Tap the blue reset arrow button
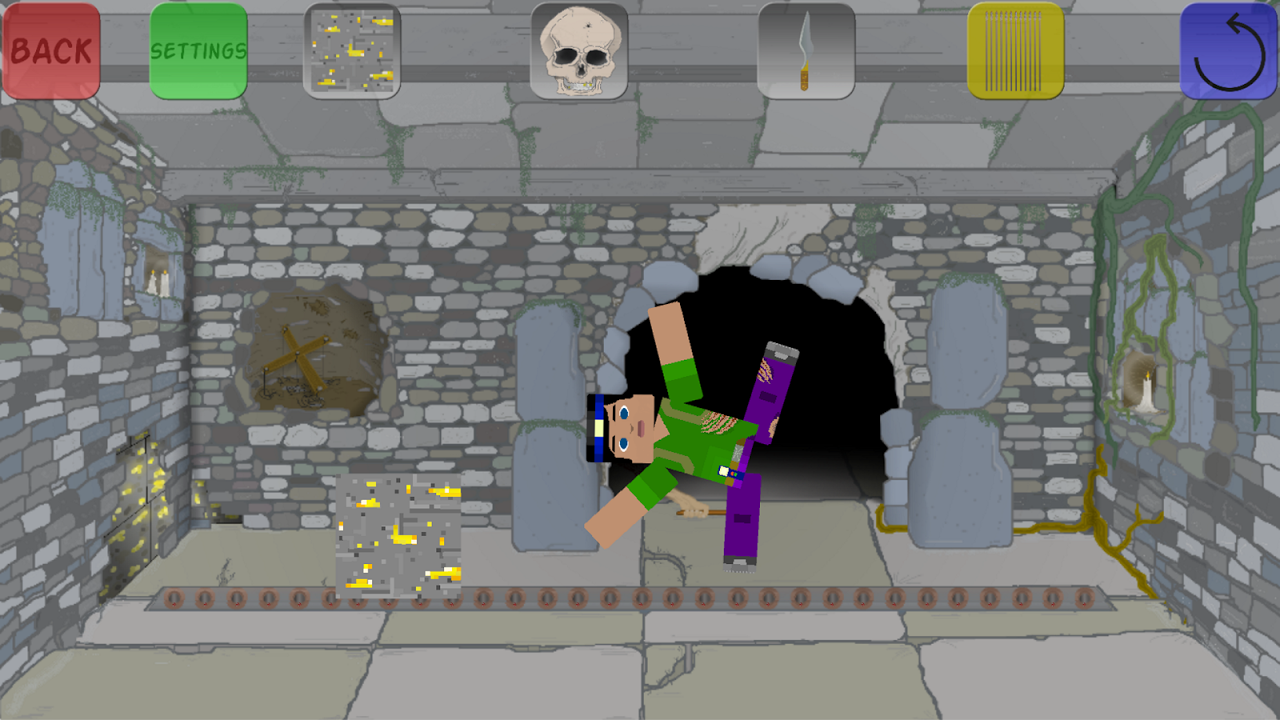 click(x=1229, y=50)
